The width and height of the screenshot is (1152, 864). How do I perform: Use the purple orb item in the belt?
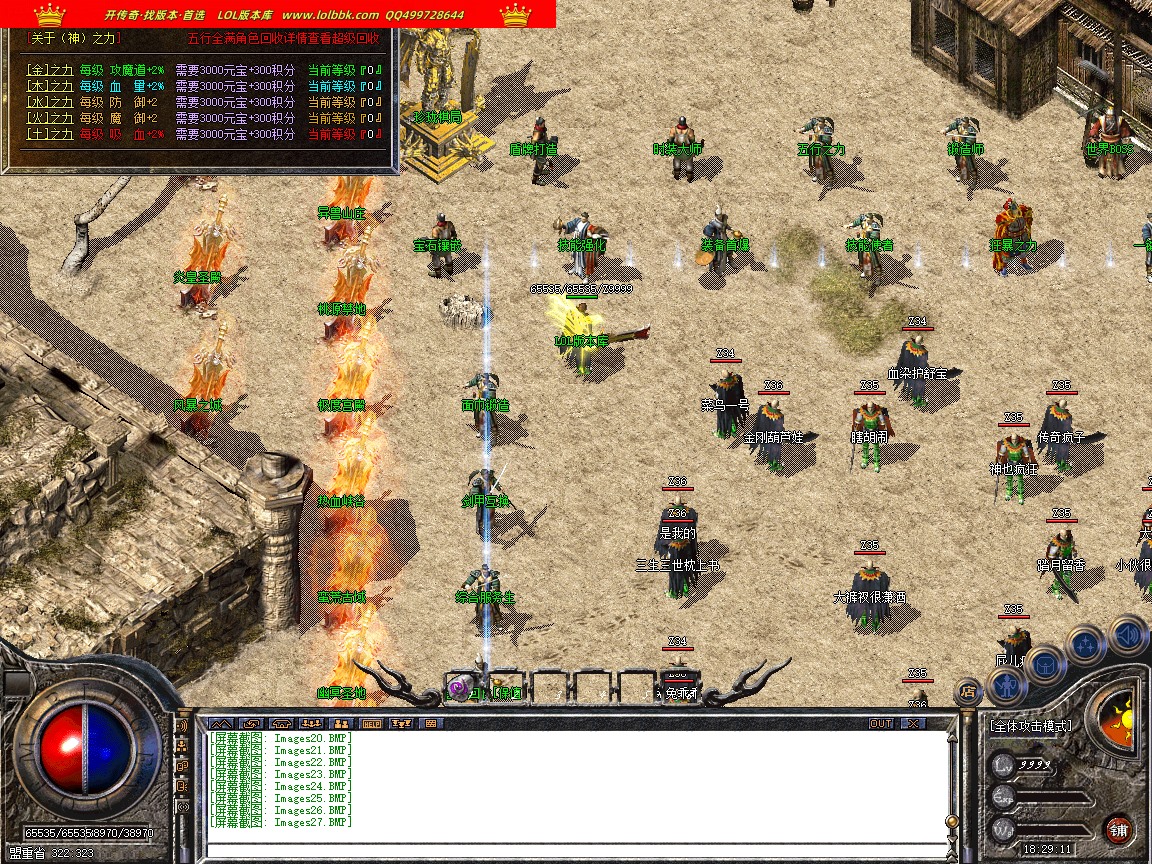point(459,688)
